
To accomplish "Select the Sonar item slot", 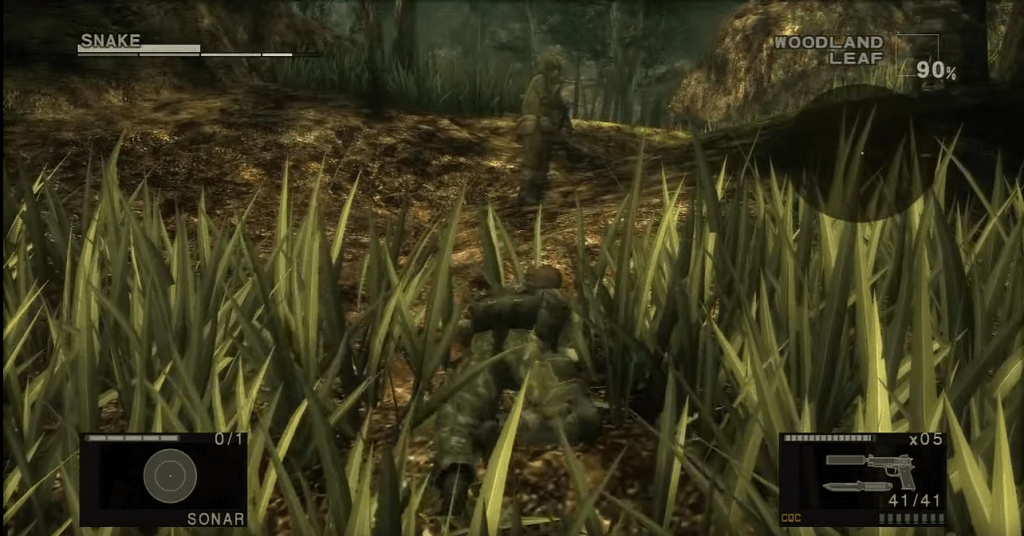I will 164,478.
